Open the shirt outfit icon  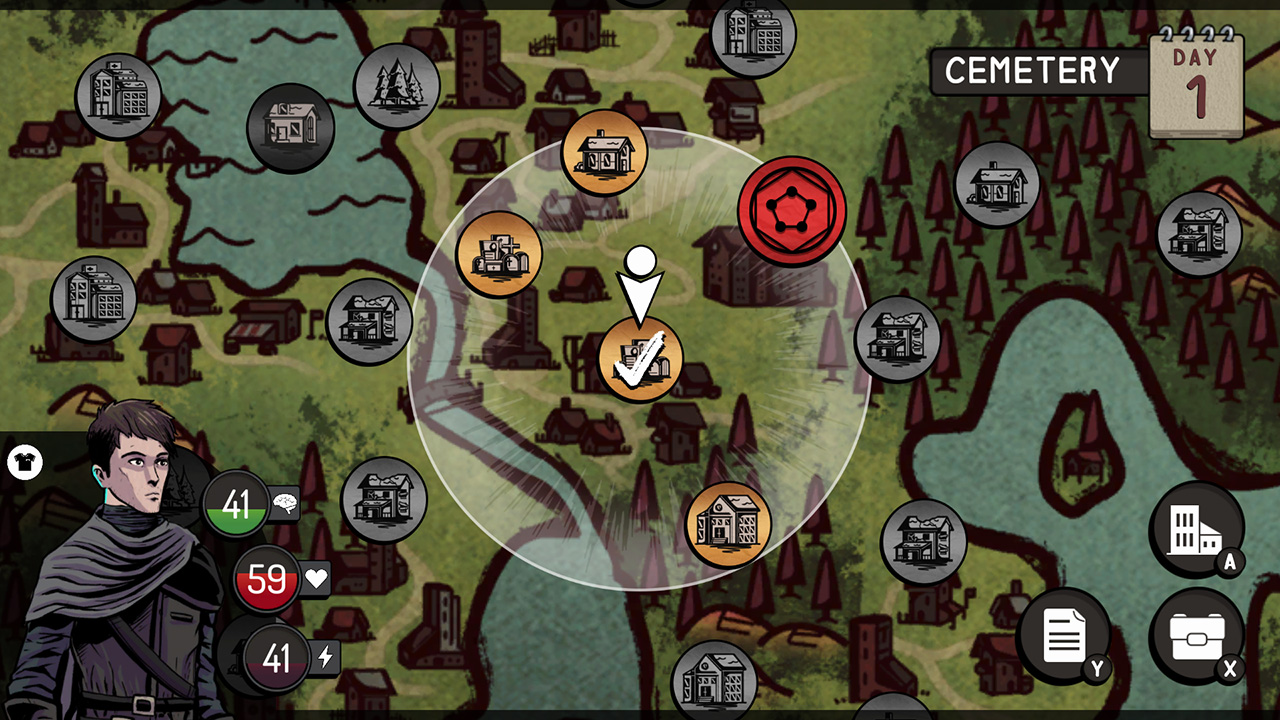24,463
